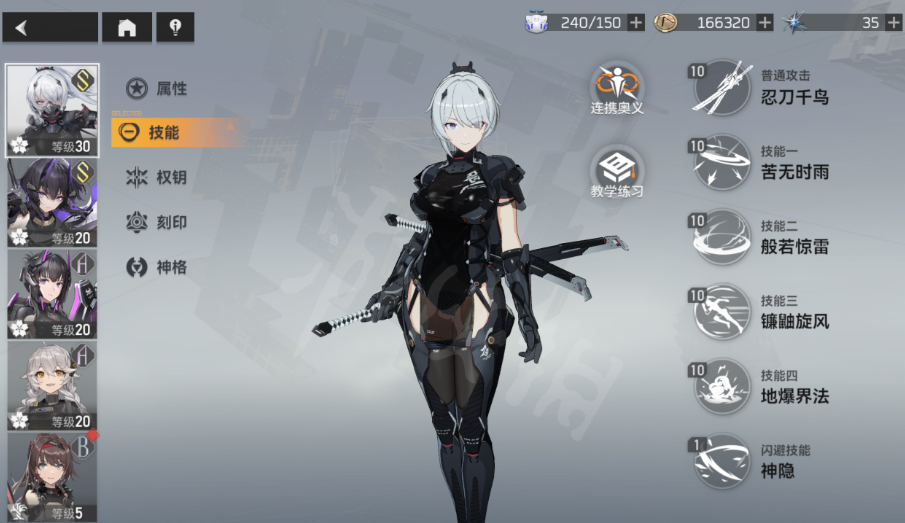Select the brown-haired level 5 character
This screenshot has width=905, height=523.
[x=52, y=477]
